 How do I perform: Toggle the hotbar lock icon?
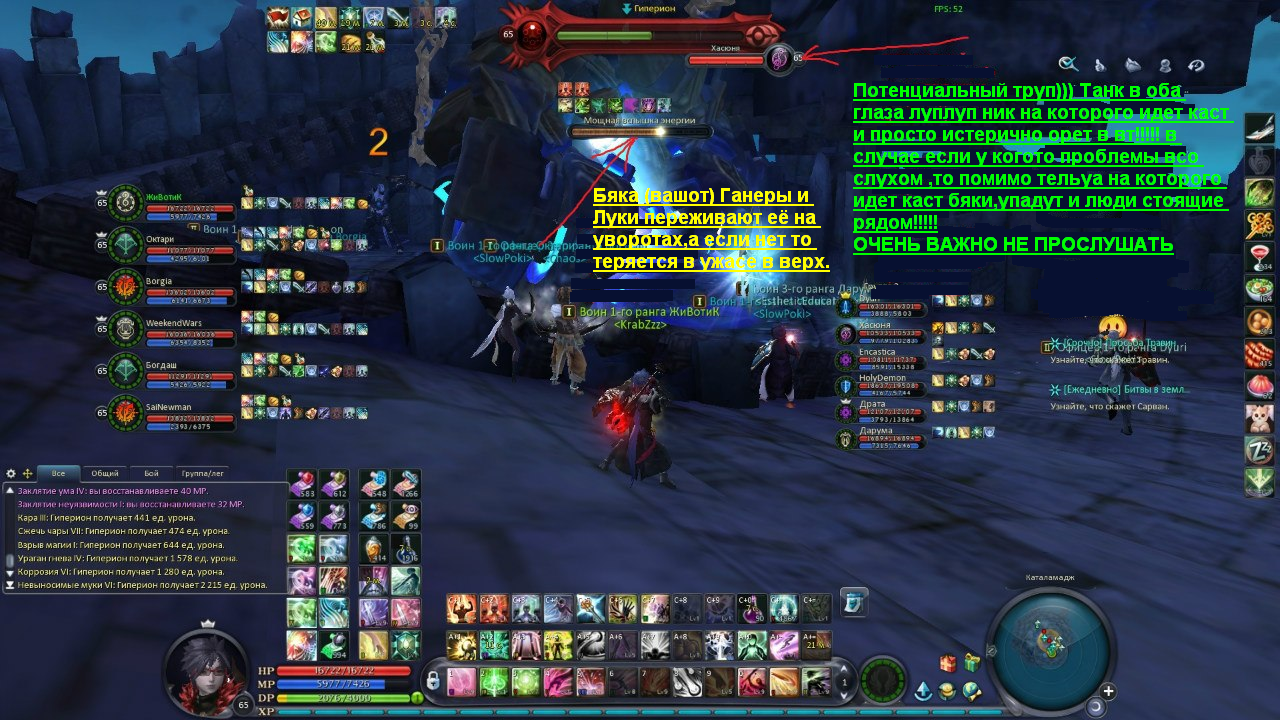[x=433, y=681]
